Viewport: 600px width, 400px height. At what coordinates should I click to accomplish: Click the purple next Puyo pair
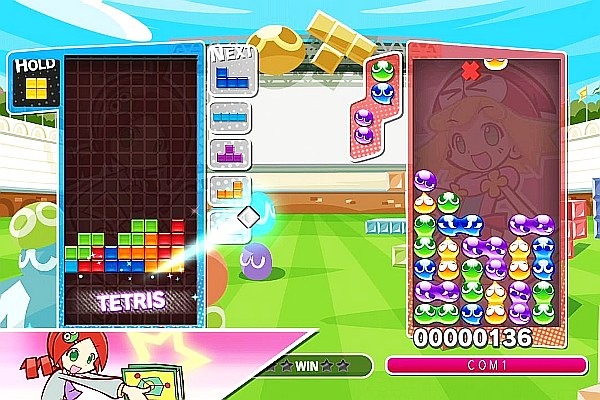364,126
